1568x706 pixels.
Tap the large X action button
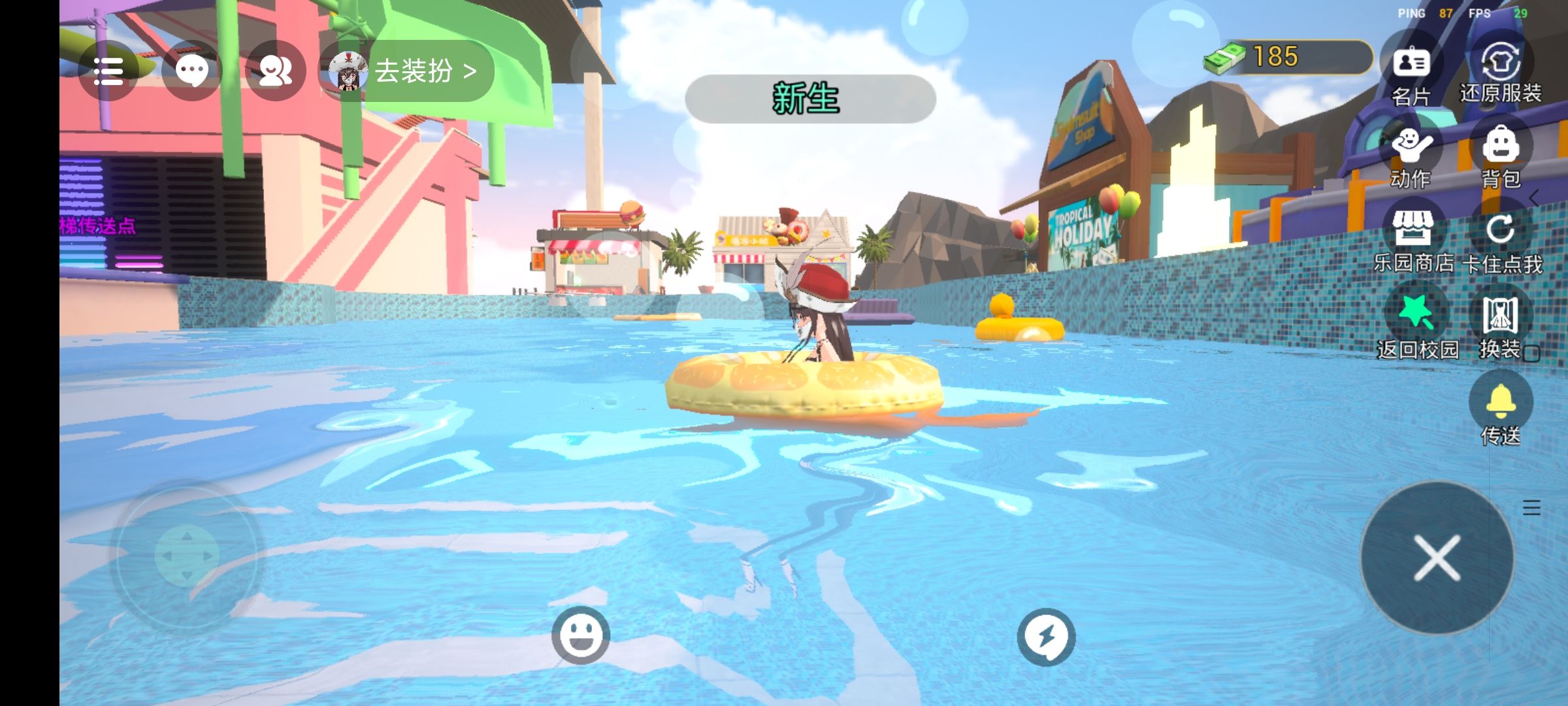click(x=1437, y=558)
